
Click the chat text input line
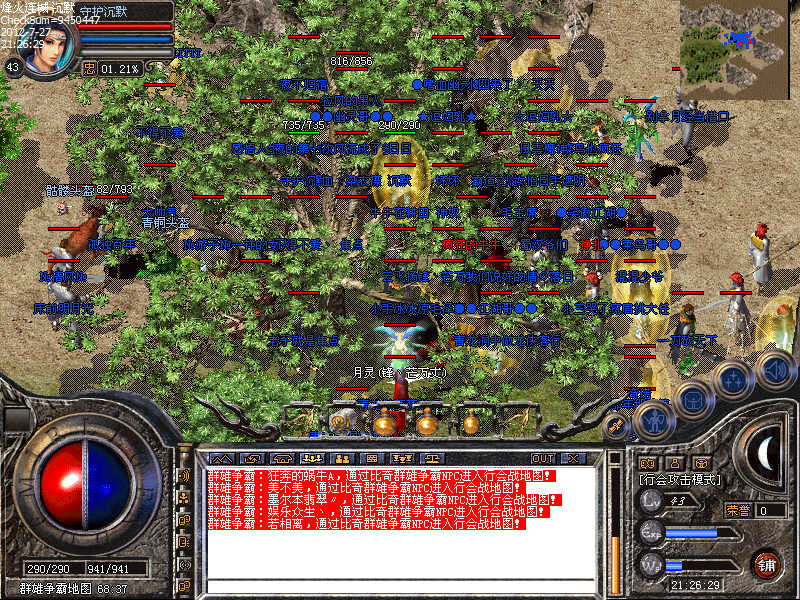[x=400, y=586]
